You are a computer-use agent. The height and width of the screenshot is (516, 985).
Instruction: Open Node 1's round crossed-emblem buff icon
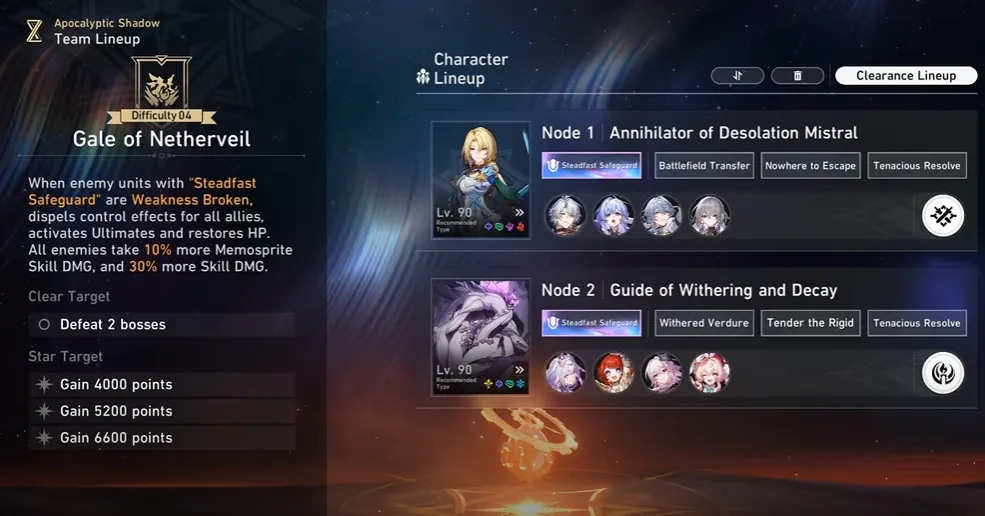click(x=942, y=216)
